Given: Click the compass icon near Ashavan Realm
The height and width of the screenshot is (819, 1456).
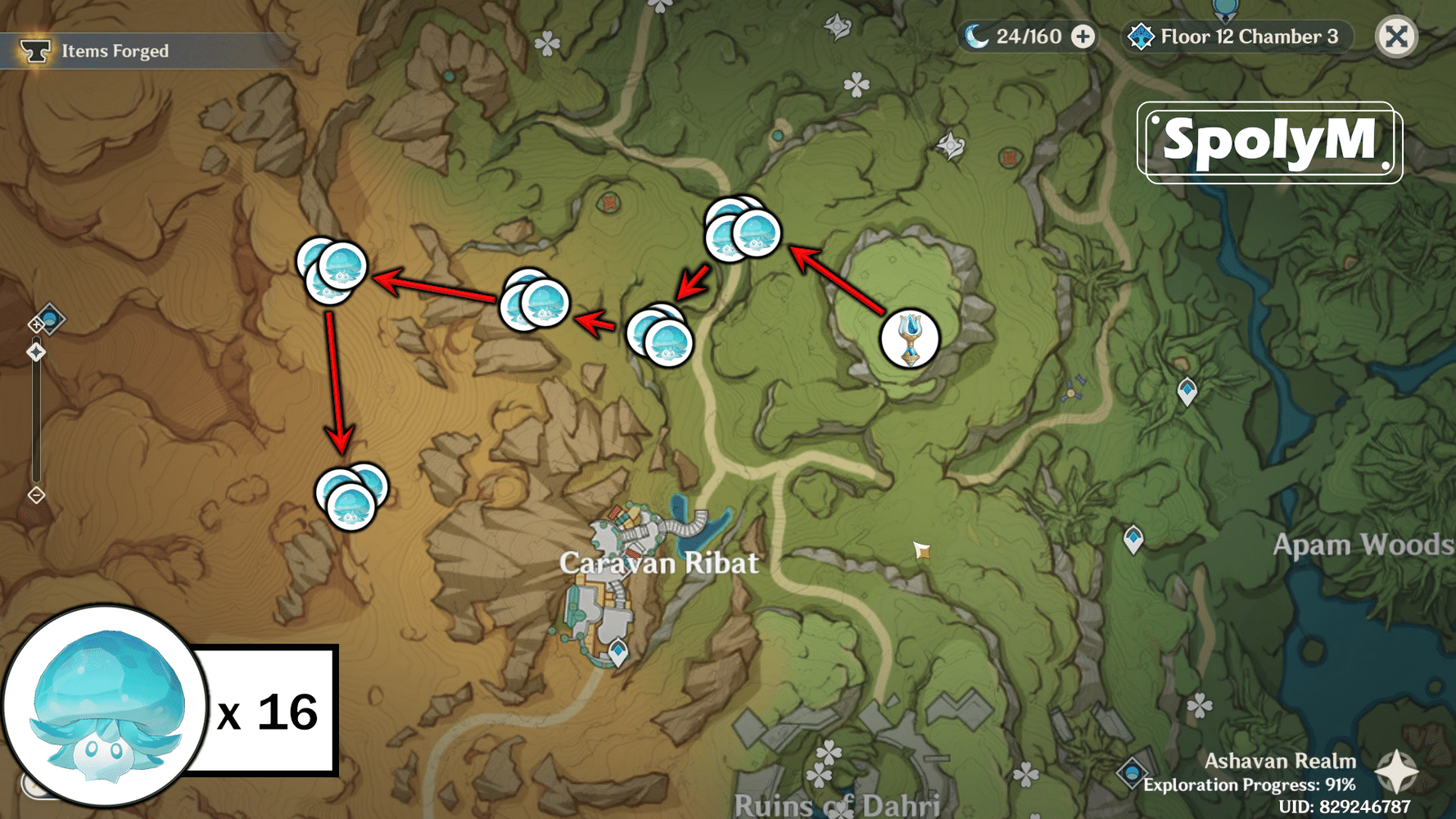Looking at the screenshot, I should pos(1395,770).
